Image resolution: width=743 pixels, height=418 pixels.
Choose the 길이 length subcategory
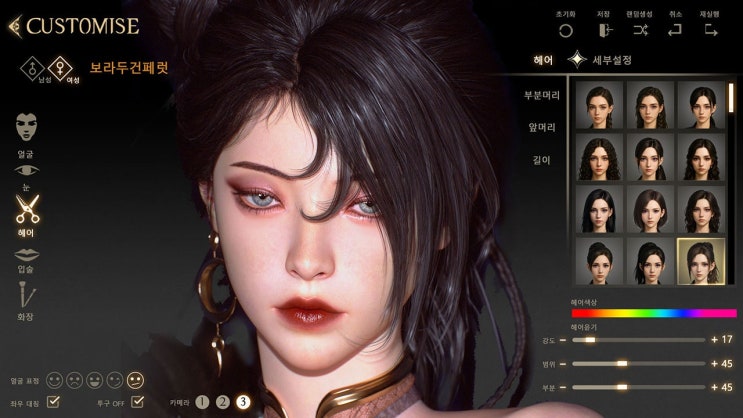[x=540, y=160]
